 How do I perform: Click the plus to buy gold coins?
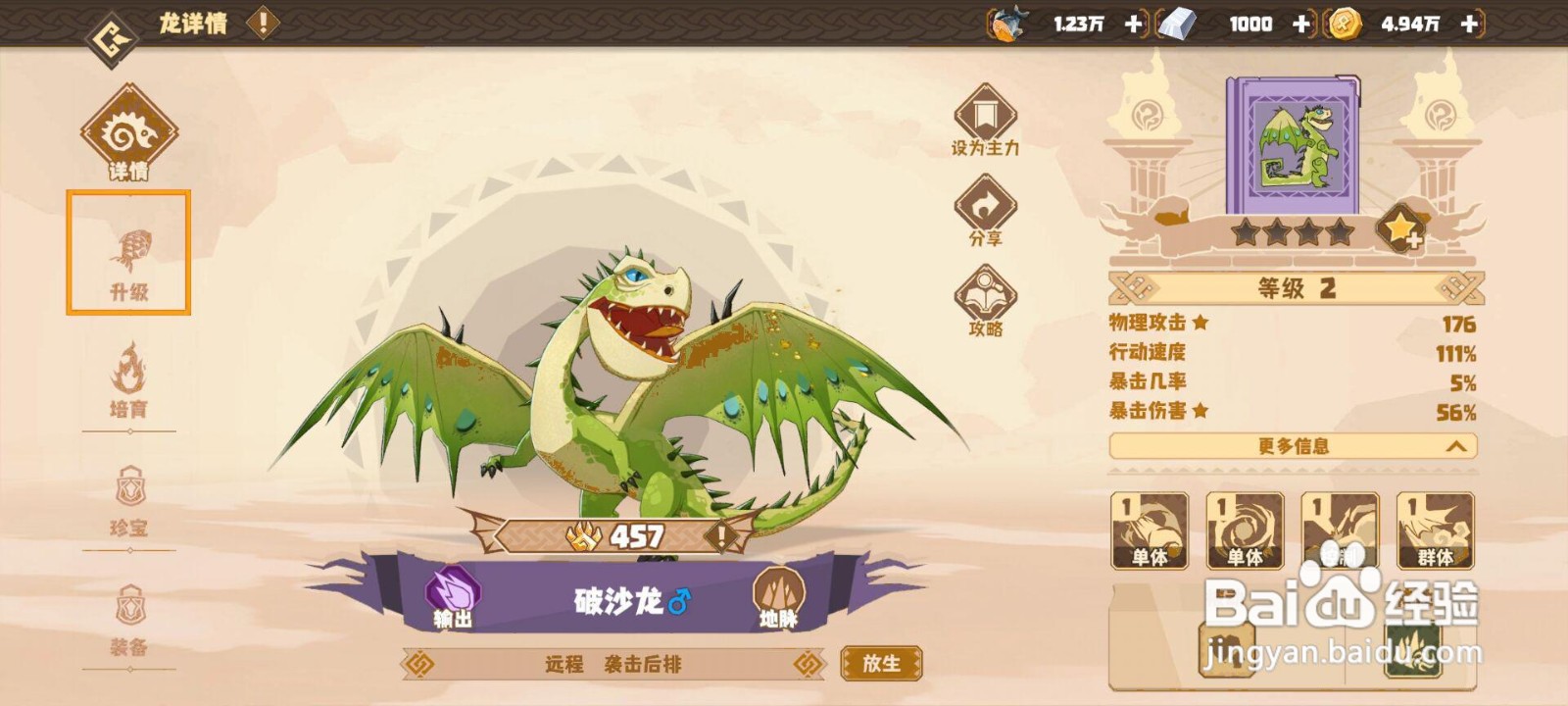coord(1469,23)
